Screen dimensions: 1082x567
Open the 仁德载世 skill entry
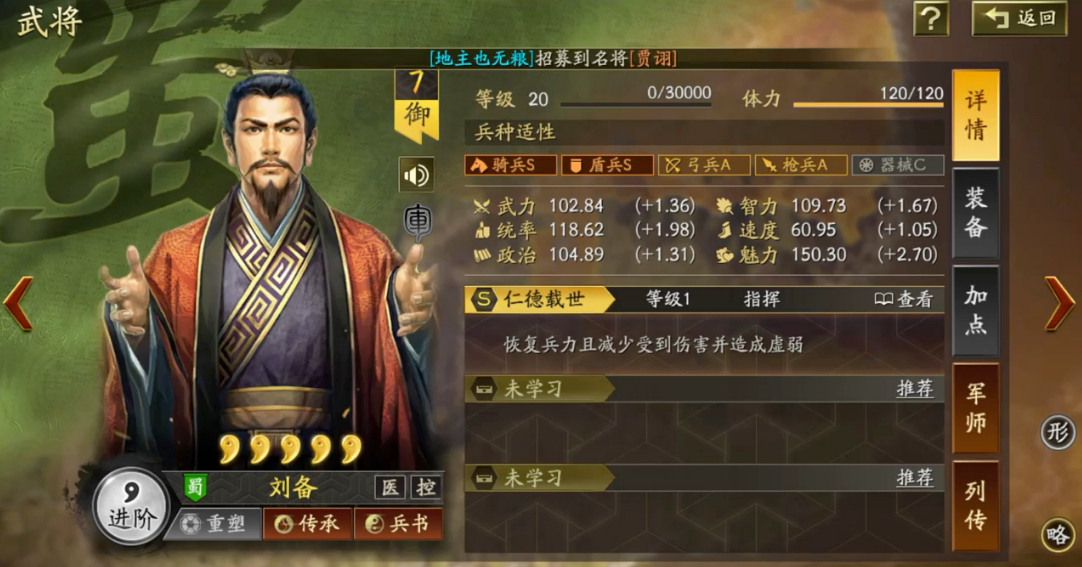click(x=540, y=299)
